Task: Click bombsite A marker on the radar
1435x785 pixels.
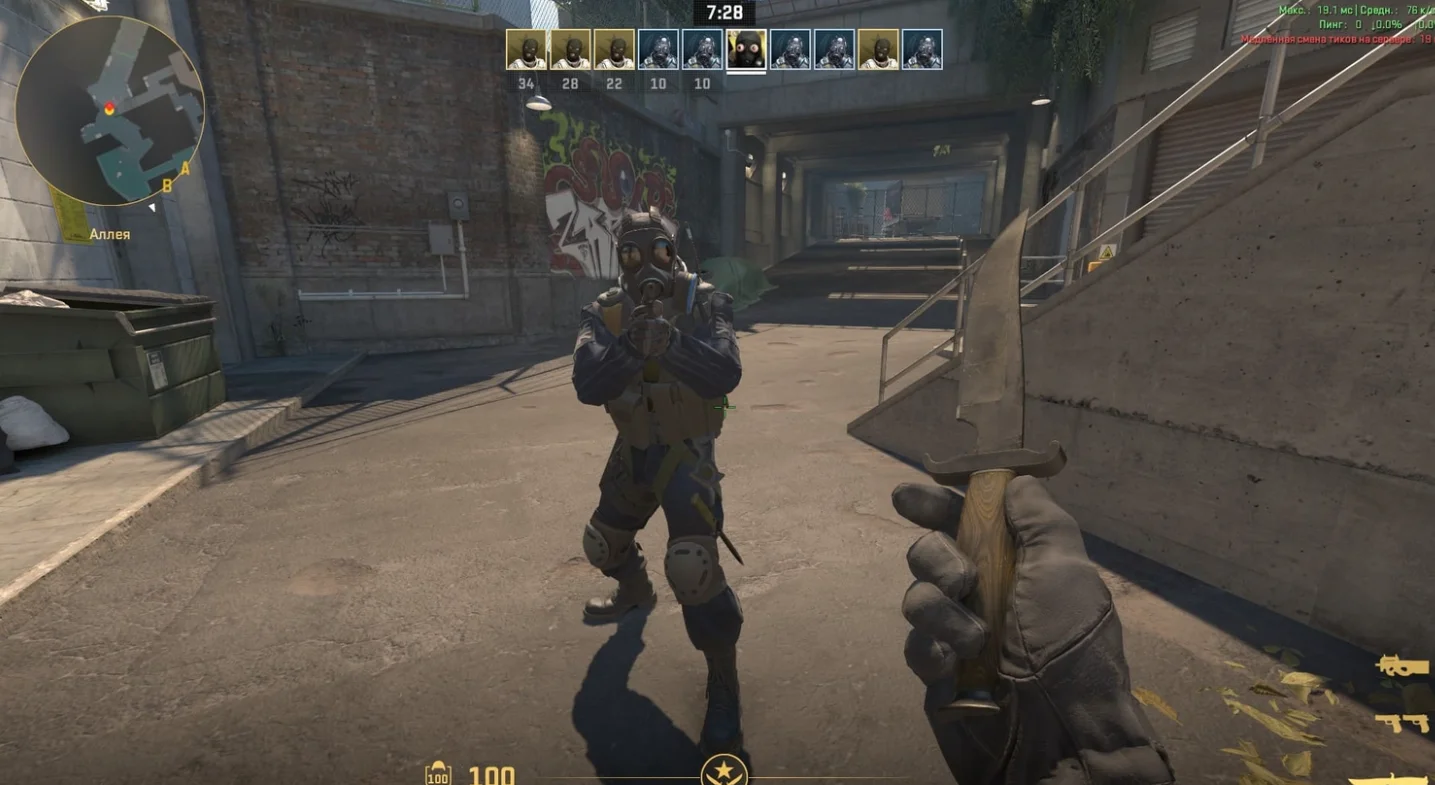Action: pos(185,169)
